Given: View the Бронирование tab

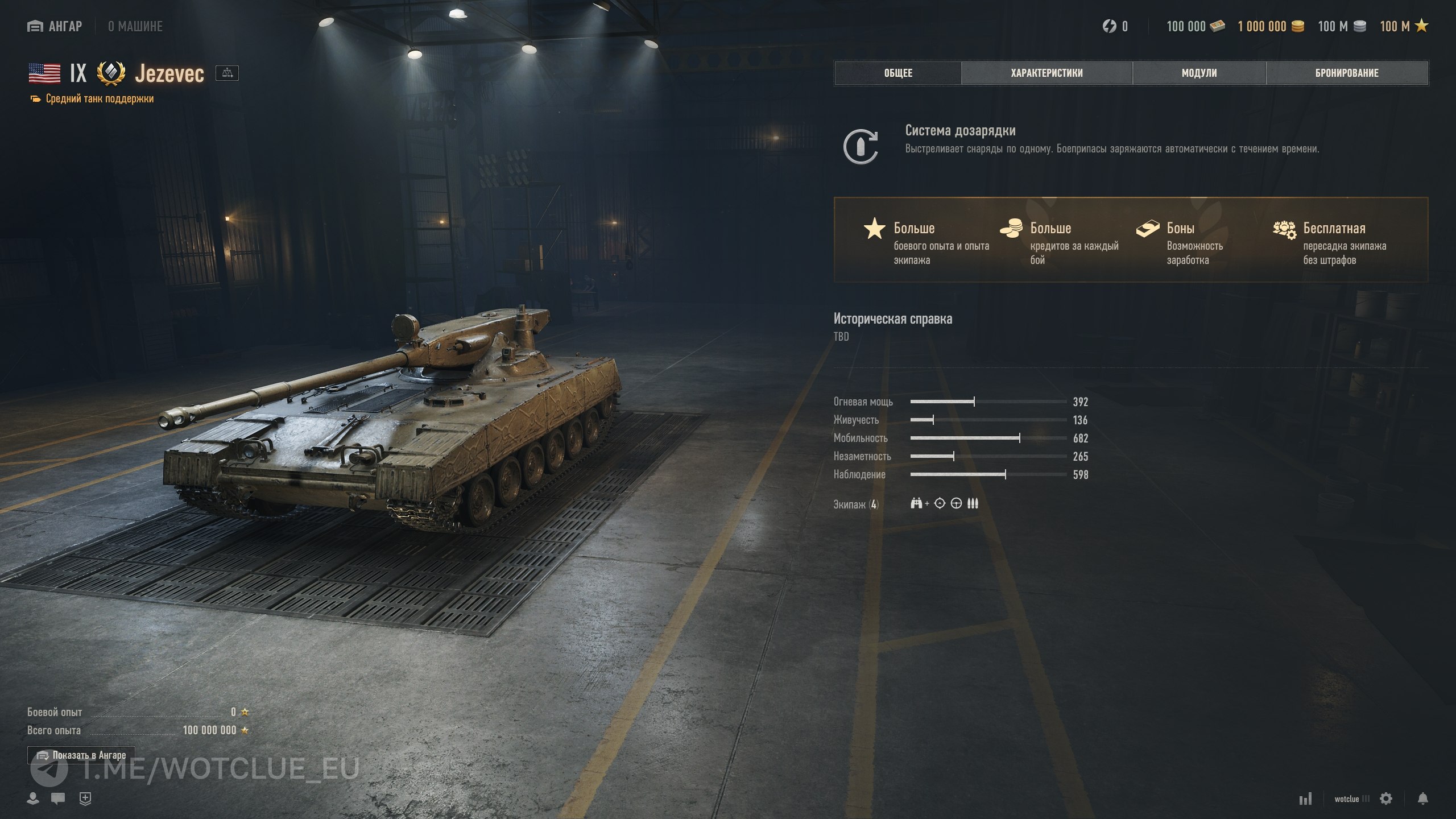Looking at the screenshot, I should (x=1347, y=73).
